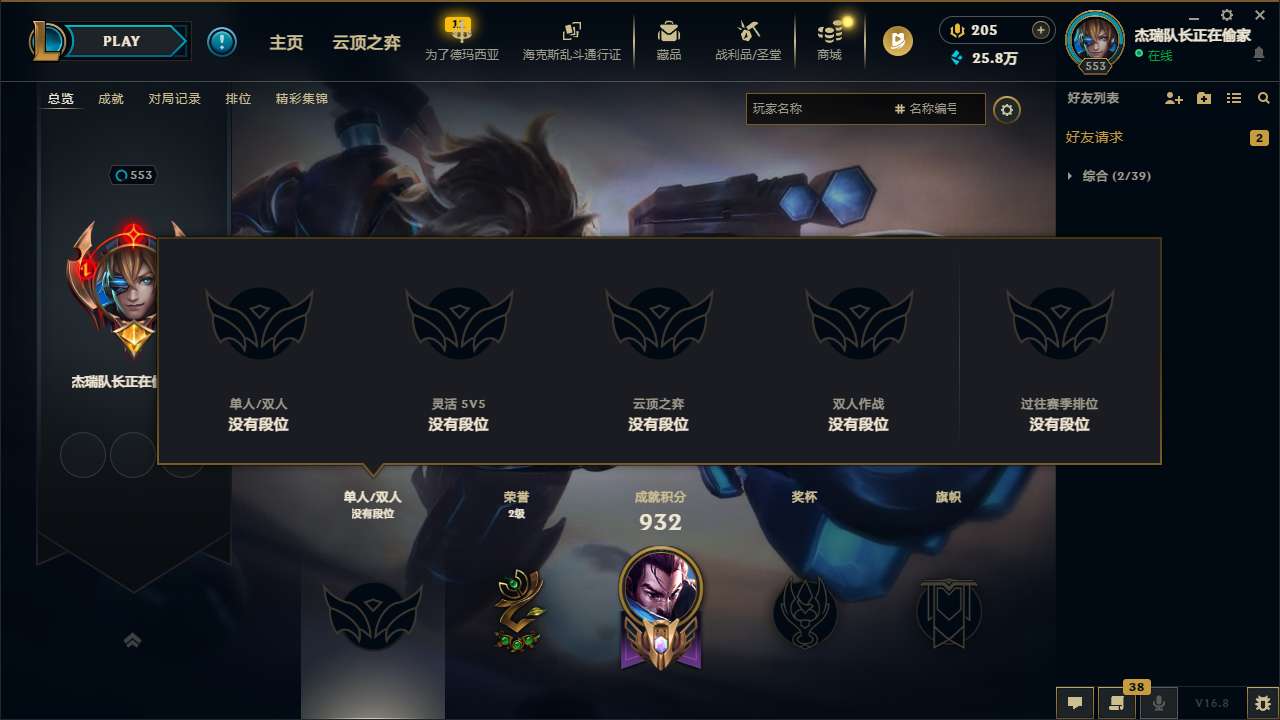Open the search settings gear dropdown
Viewport: 1280px width, 720px height.
tap(1007, 110)
